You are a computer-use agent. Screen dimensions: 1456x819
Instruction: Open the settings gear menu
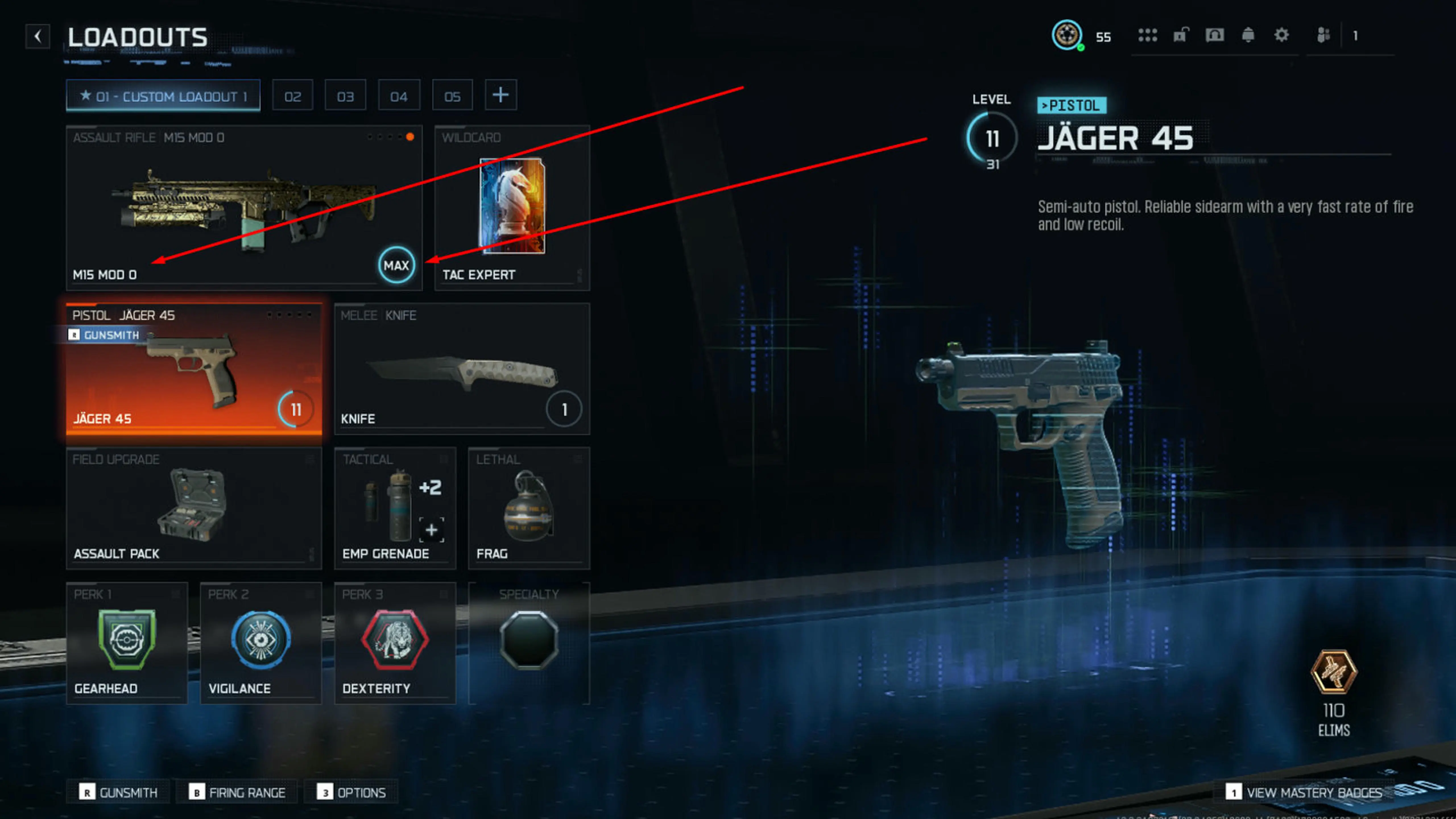tap(1282, 35)
